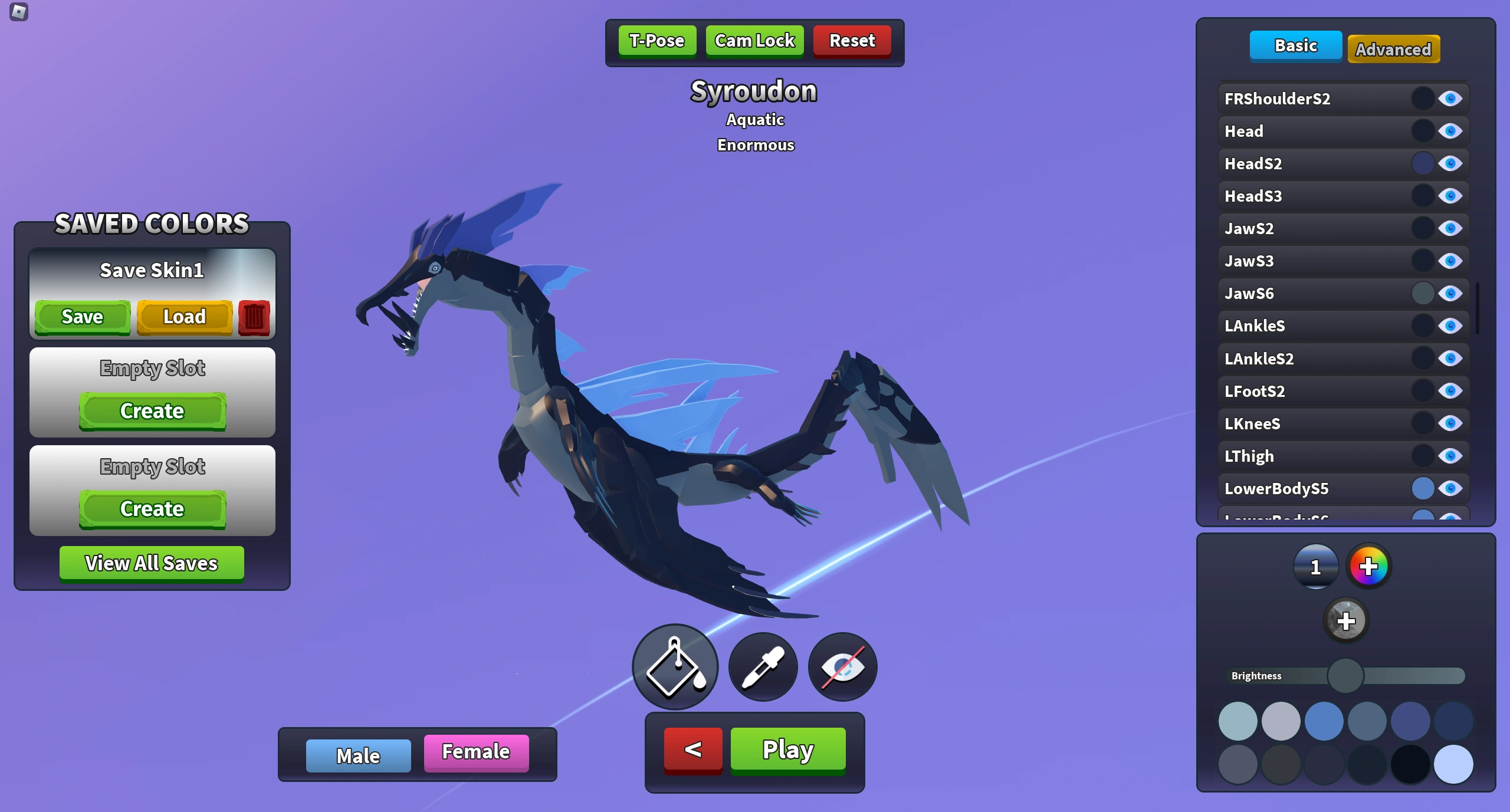1510x812 pixels.
Task: Hide the JawS6 part with its eye icon
Action: [x=1450, y=293]
